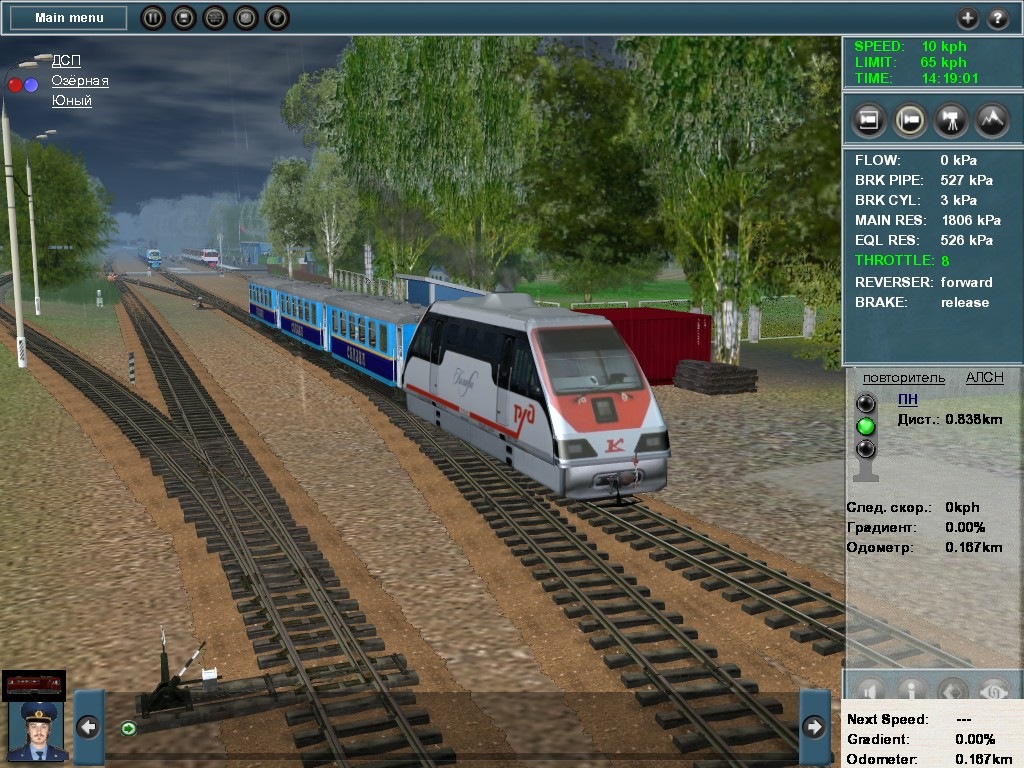The width and height of the screenshot is (1024, 768).
Task: Click the plus button in top bar
Action: tap(967, 18)
